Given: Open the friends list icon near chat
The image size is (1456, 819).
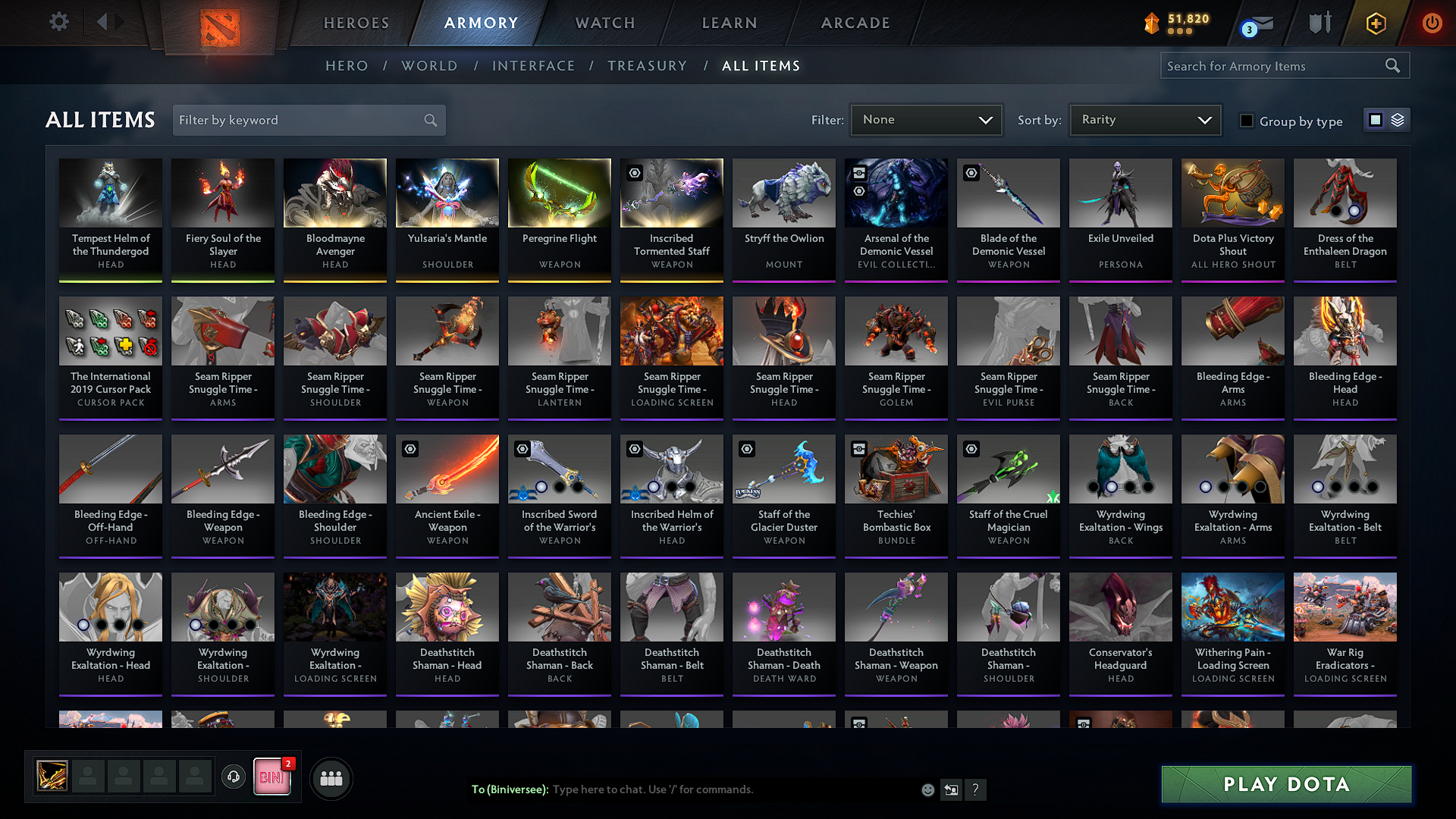Looking at the screenshot, I should point(330,778).
